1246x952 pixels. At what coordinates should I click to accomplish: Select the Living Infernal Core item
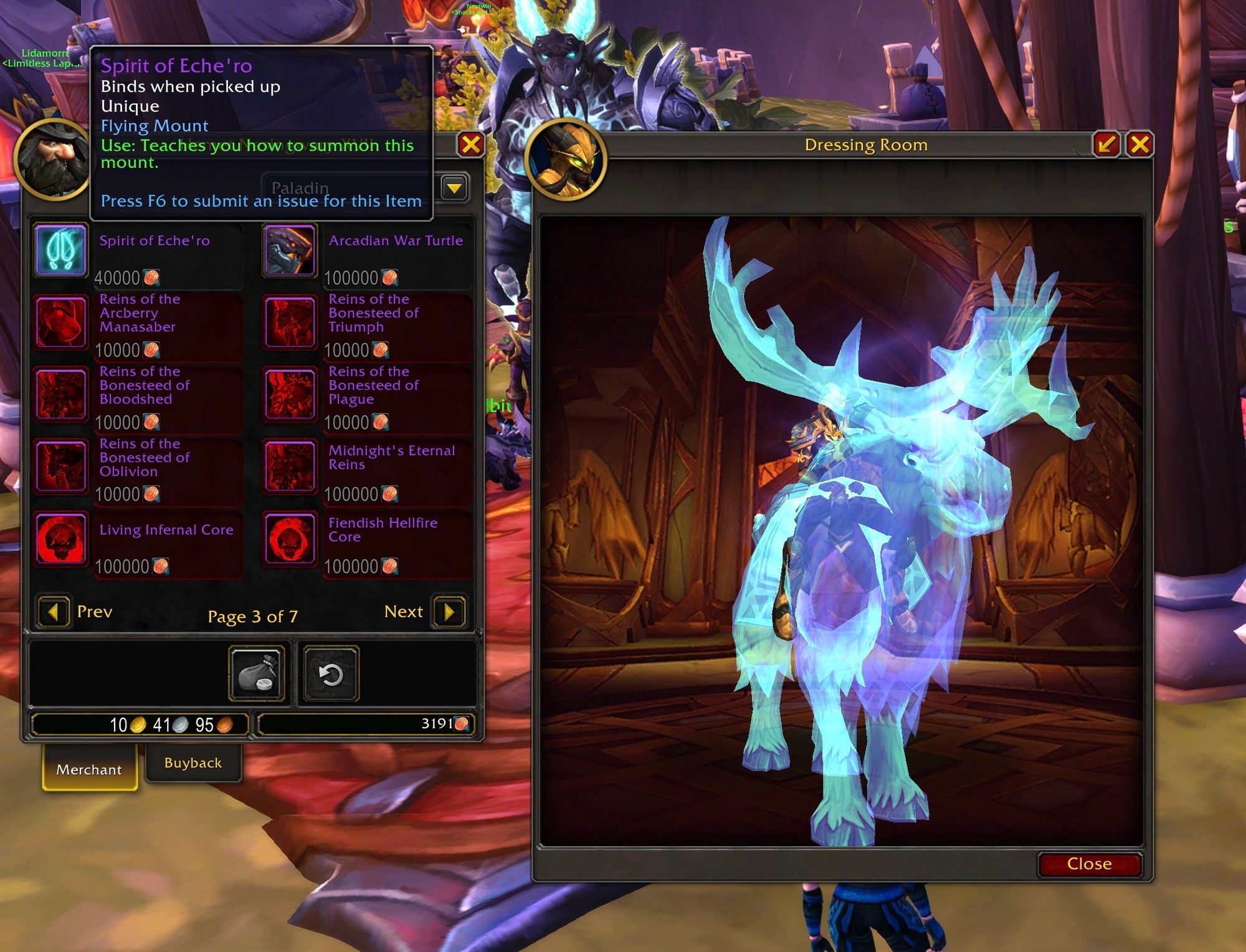point(60,539)
